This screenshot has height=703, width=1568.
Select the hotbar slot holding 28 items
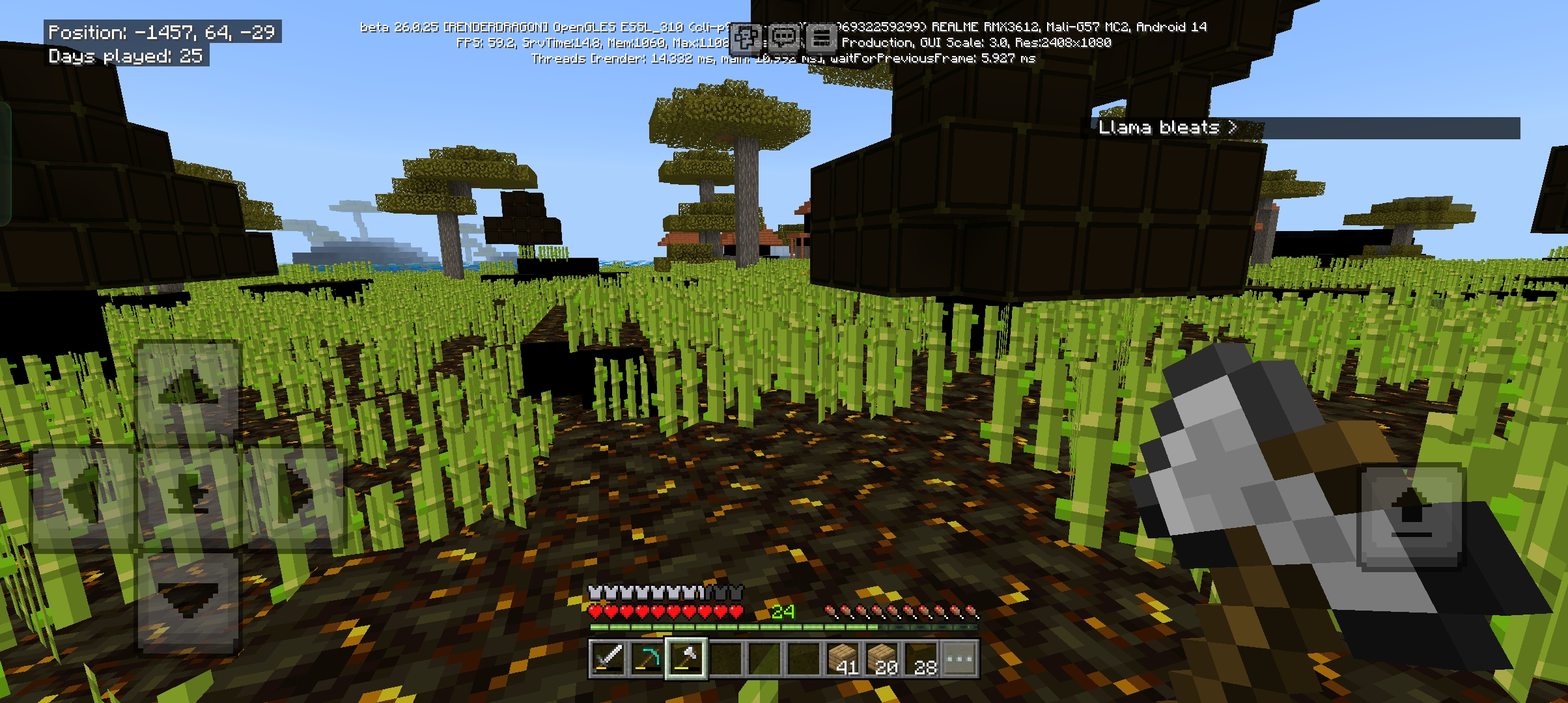[921, 659]
